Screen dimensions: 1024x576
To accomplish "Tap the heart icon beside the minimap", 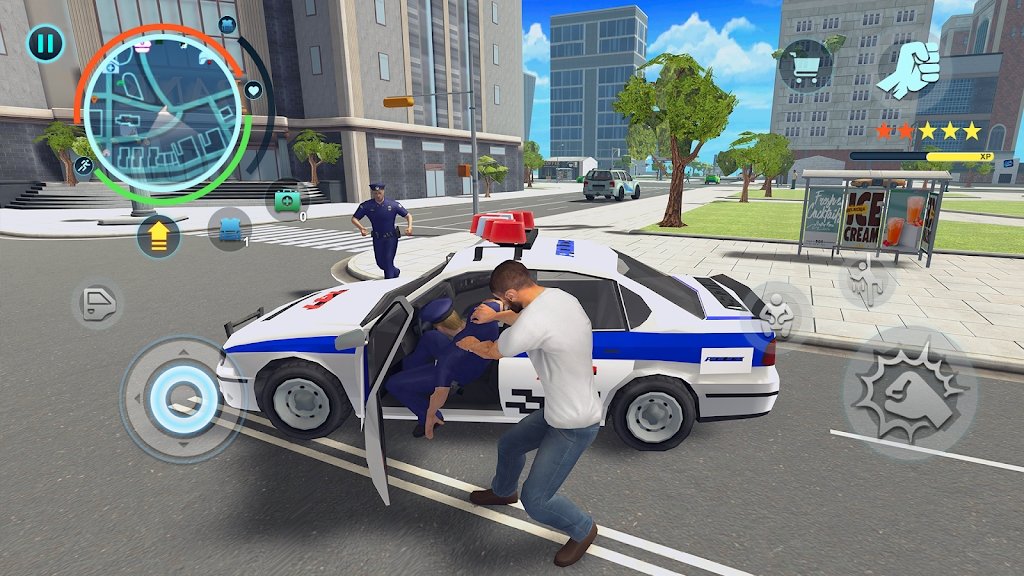I will pos(253,91).
